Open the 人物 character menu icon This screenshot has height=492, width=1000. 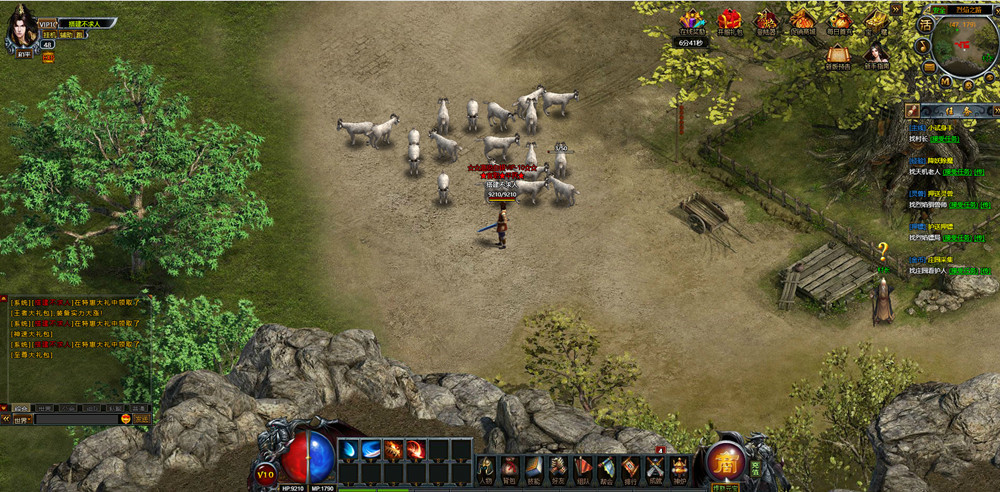coord(485,467)
